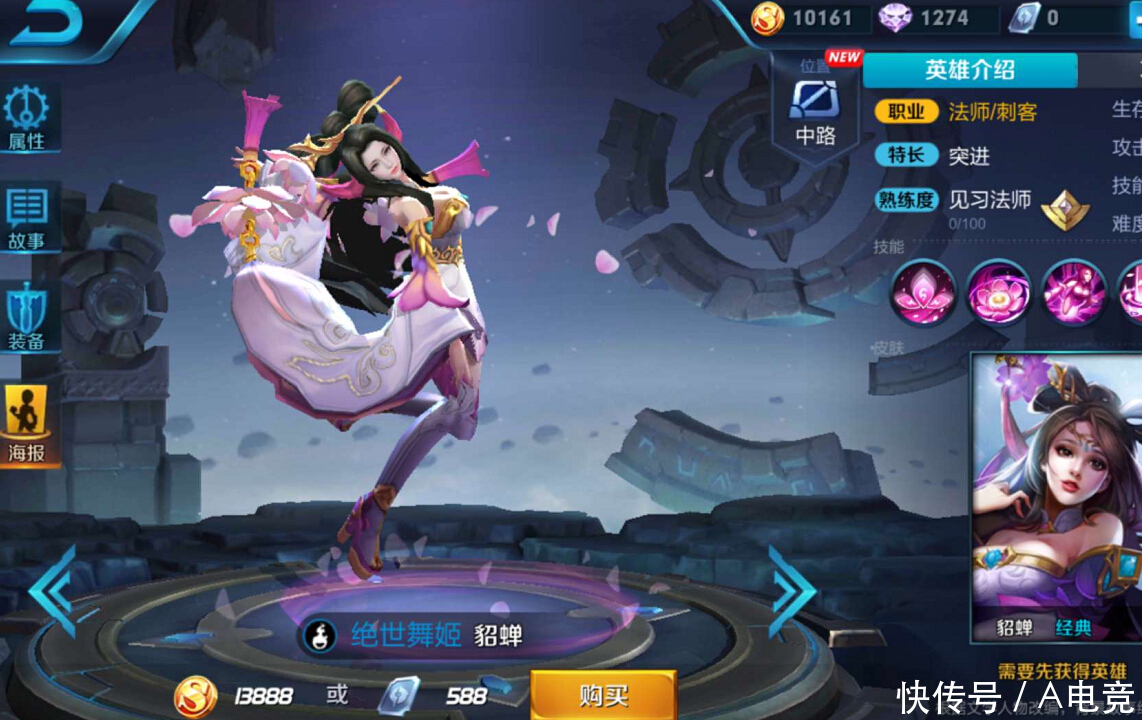
Task: Open the 属性 attributes panel
Action: coord(28,117)
